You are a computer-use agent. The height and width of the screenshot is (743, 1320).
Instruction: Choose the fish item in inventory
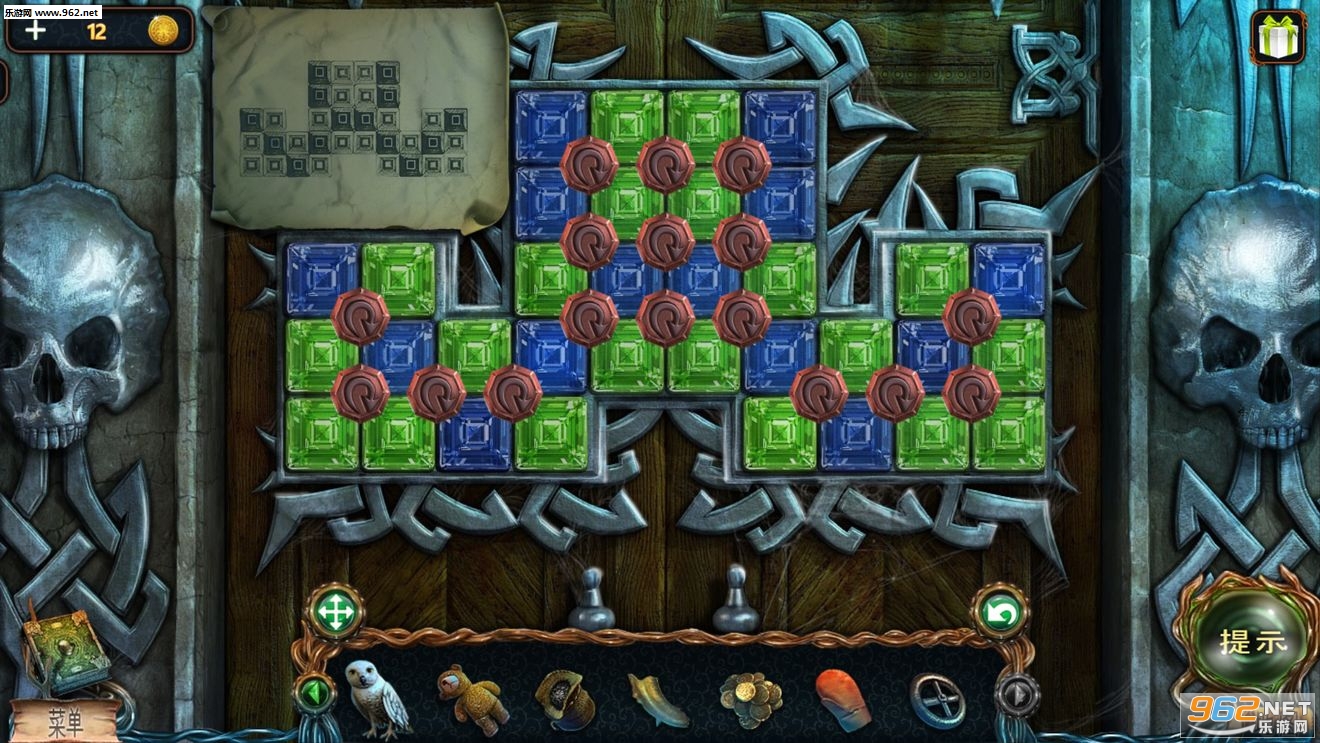pyautogui.click(x=657, y=698)
